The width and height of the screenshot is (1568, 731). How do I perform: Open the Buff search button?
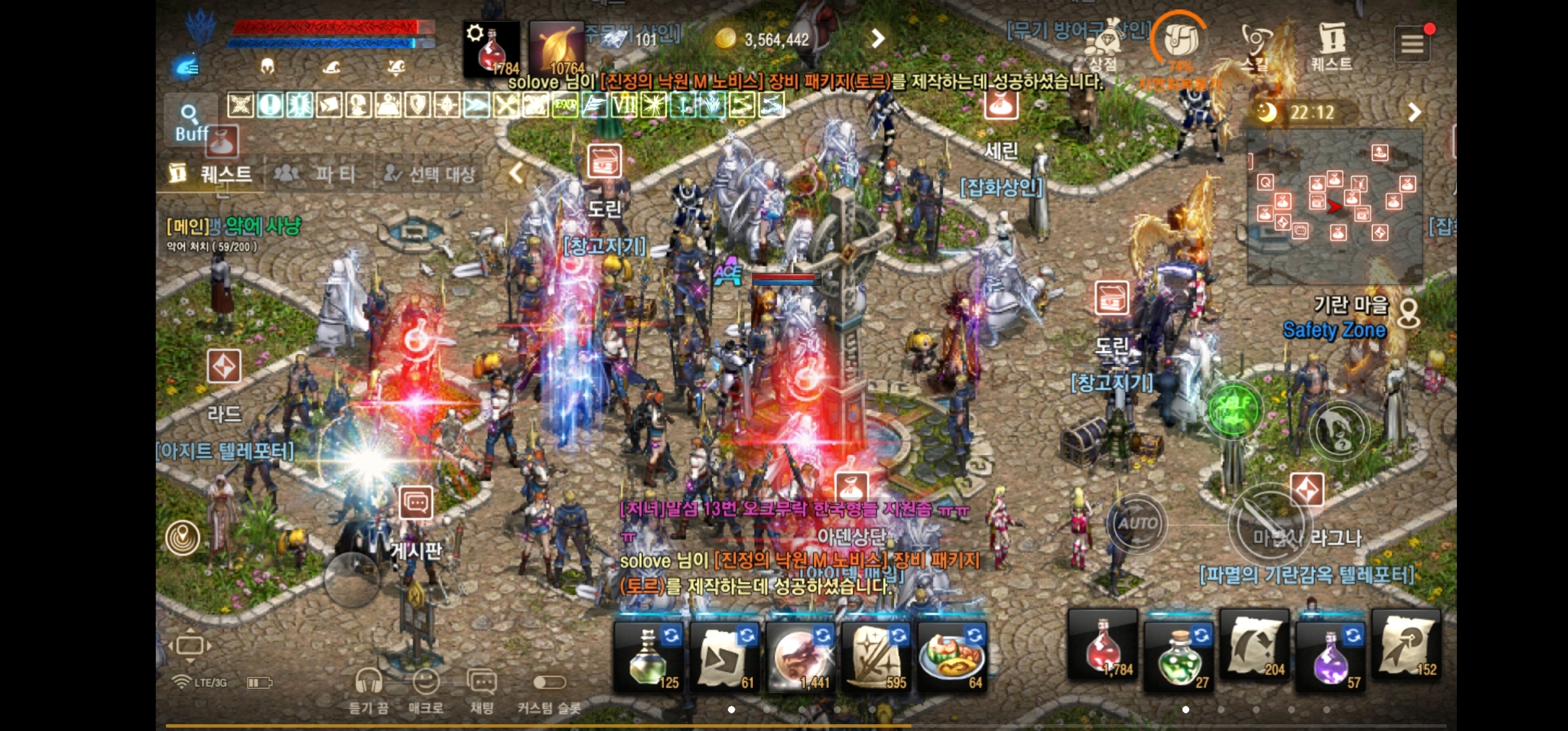[190, 122]
